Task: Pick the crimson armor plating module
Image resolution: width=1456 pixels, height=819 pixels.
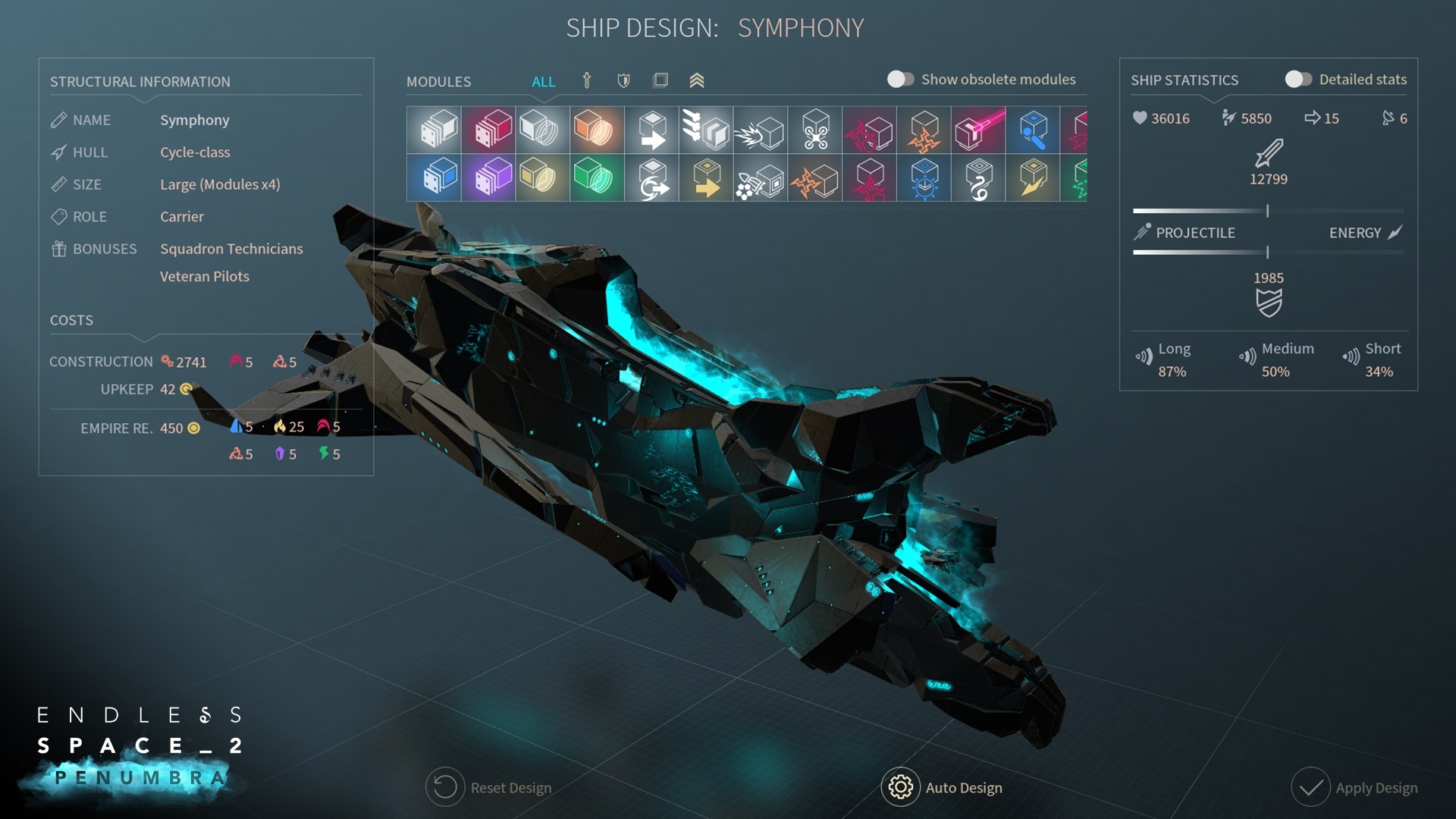Action: pos(488,129)
